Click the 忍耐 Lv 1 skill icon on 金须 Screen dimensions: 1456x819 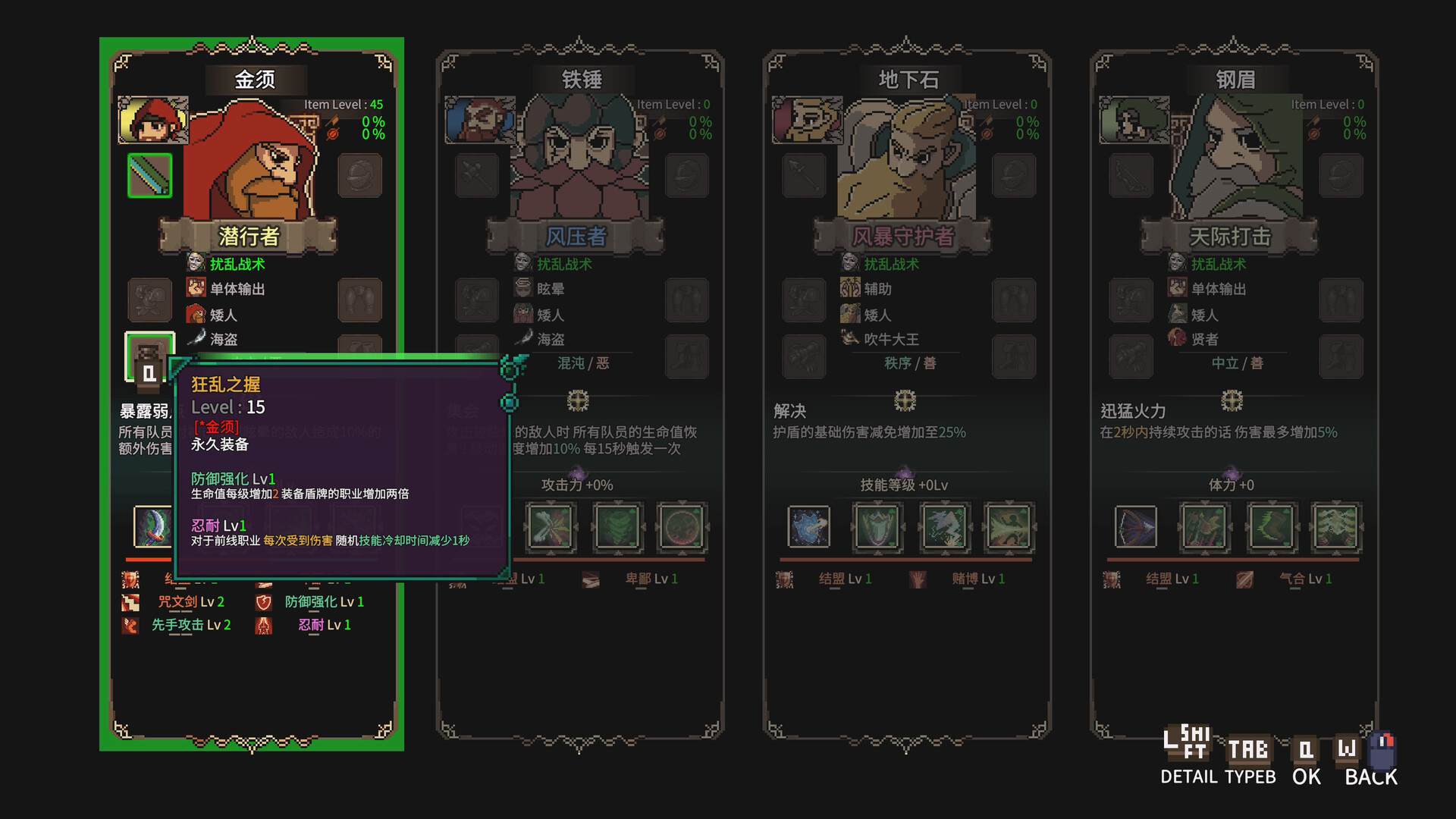click(264, 625)
